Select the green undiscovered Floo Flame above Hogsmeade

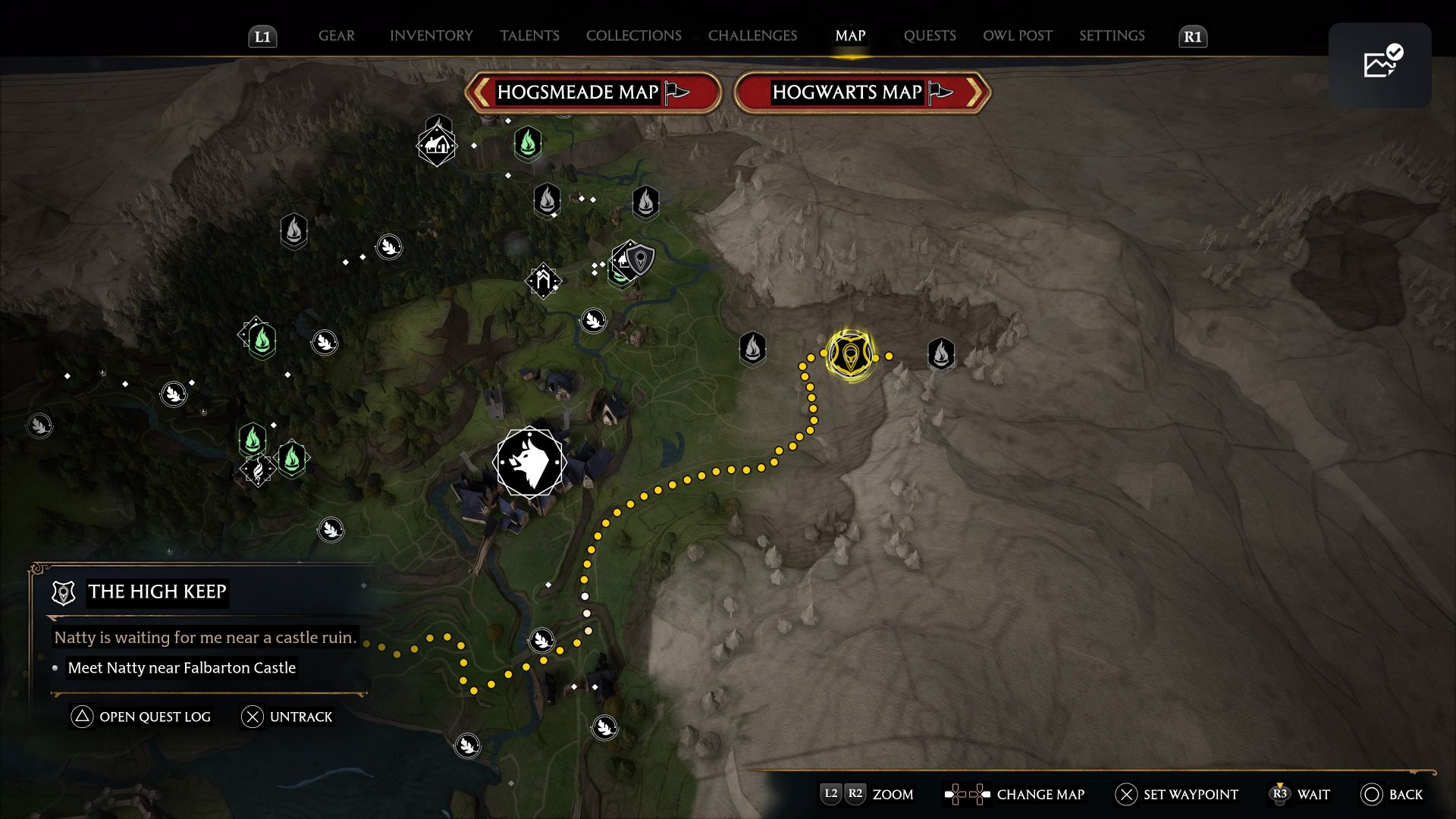pos(527,143)
